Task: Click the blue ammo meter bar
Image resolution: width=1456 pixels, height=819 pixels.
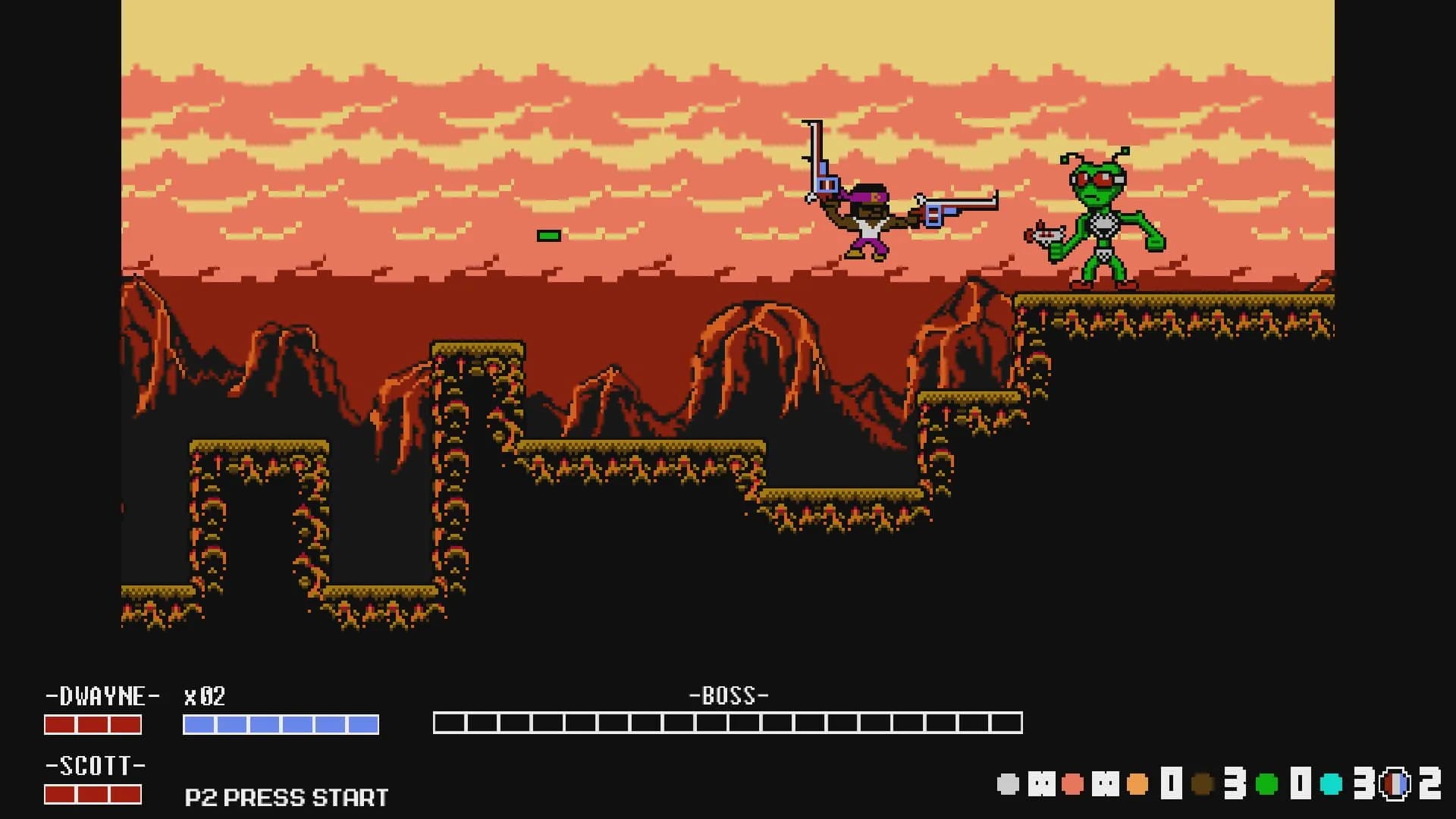Action: coord(281,726)
